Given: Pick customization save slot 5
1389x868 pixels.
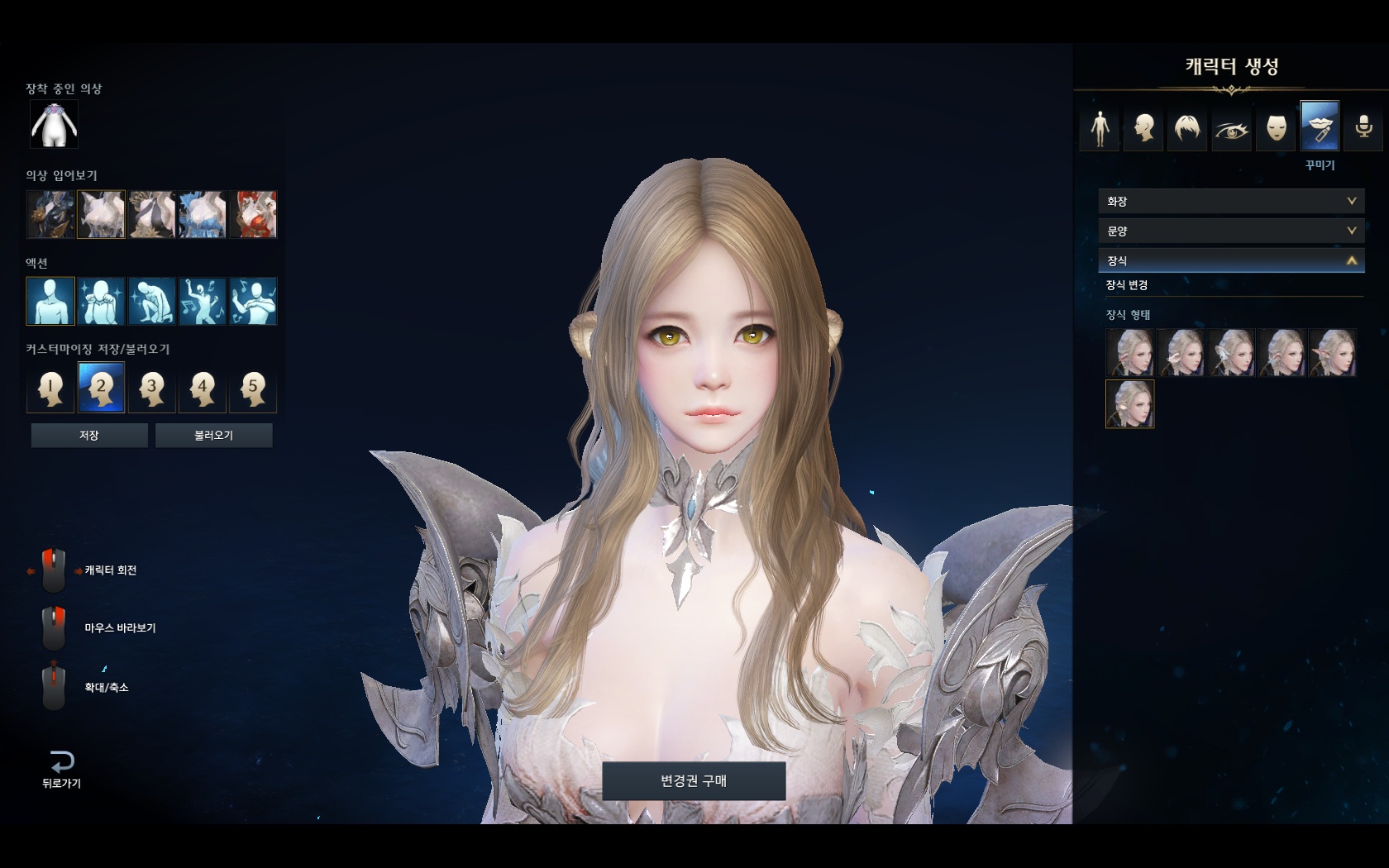Looking at the screenshot, I should [253, 388].
